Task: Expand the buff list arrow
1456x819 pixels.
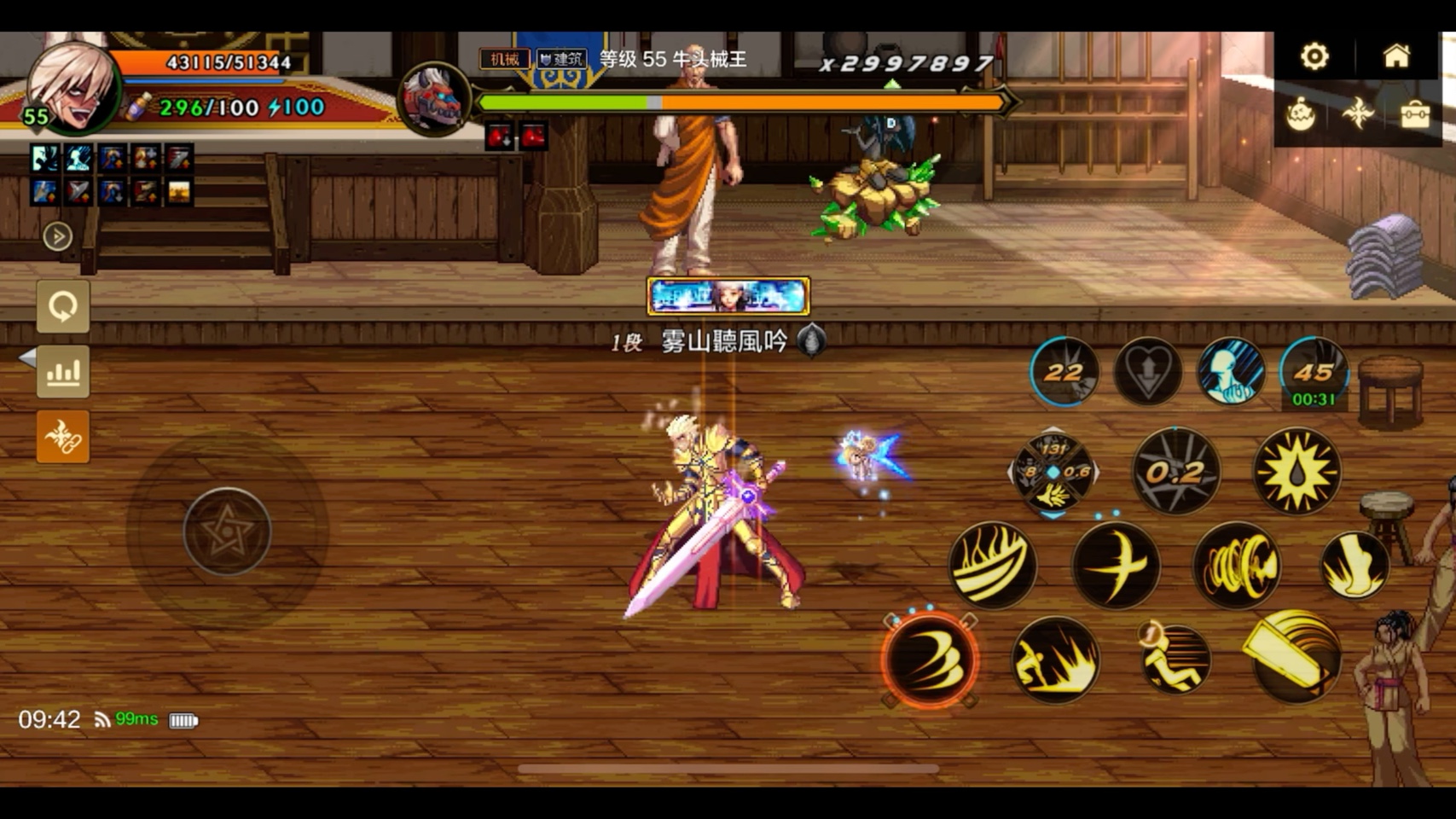Action: point(57,236)
